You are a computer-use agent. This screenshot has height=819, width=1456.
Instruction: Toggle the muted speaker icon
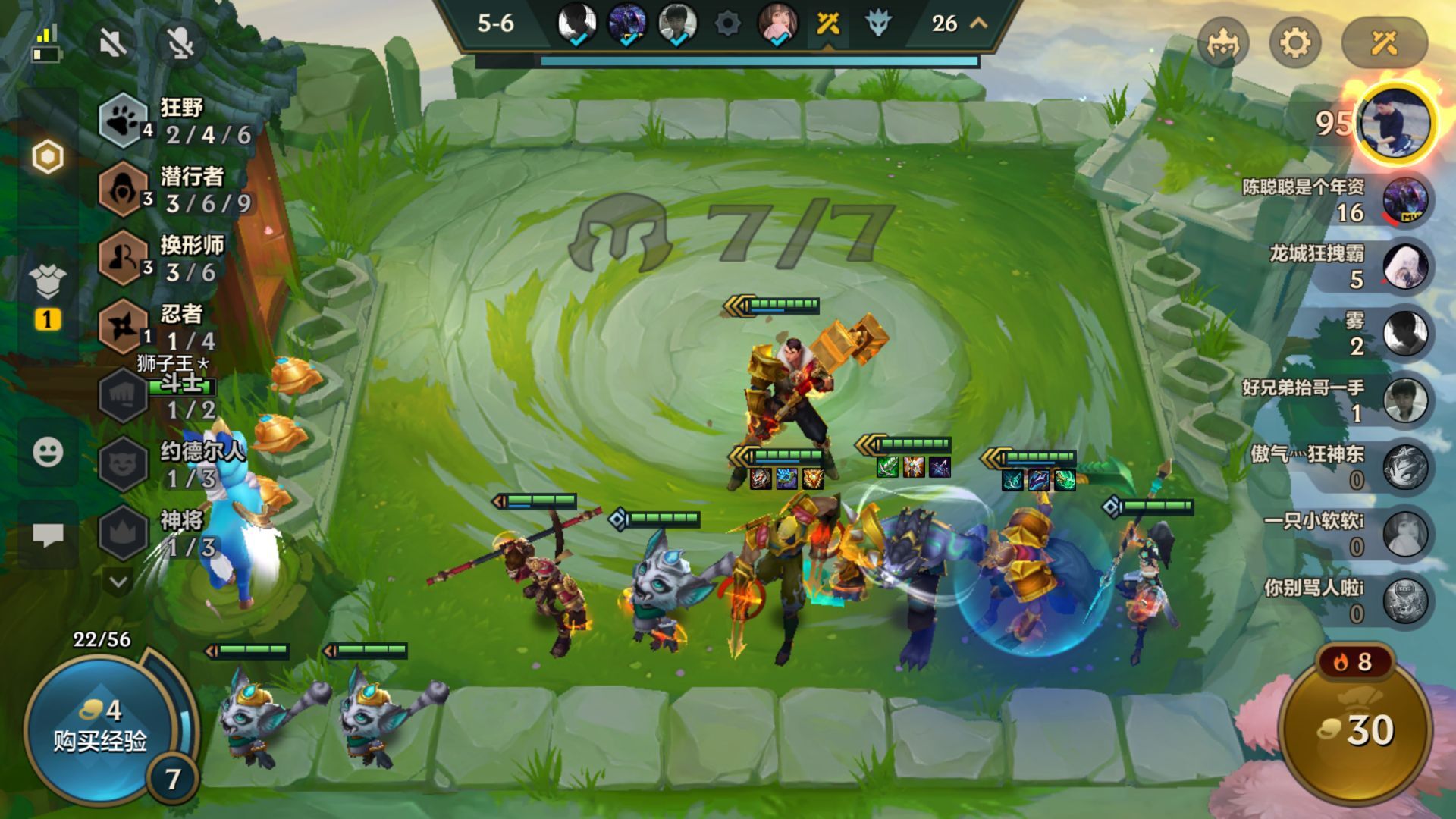coord(114,43)
